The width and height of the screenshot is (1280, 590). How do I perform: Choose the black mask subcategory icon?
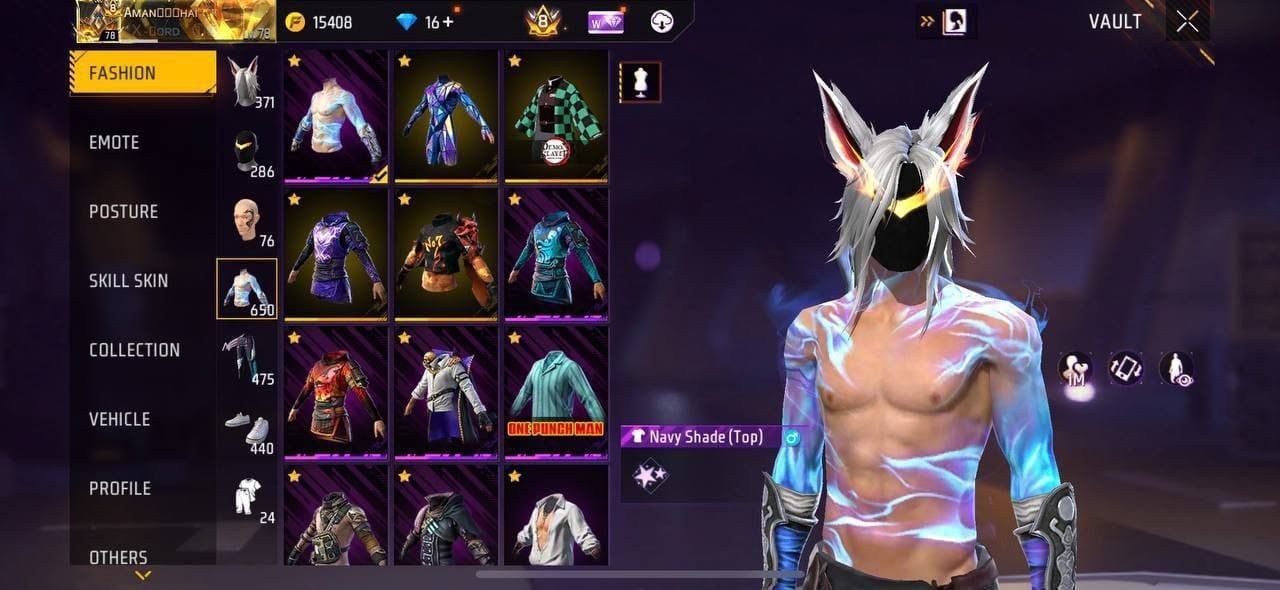[x=246, y=152]
